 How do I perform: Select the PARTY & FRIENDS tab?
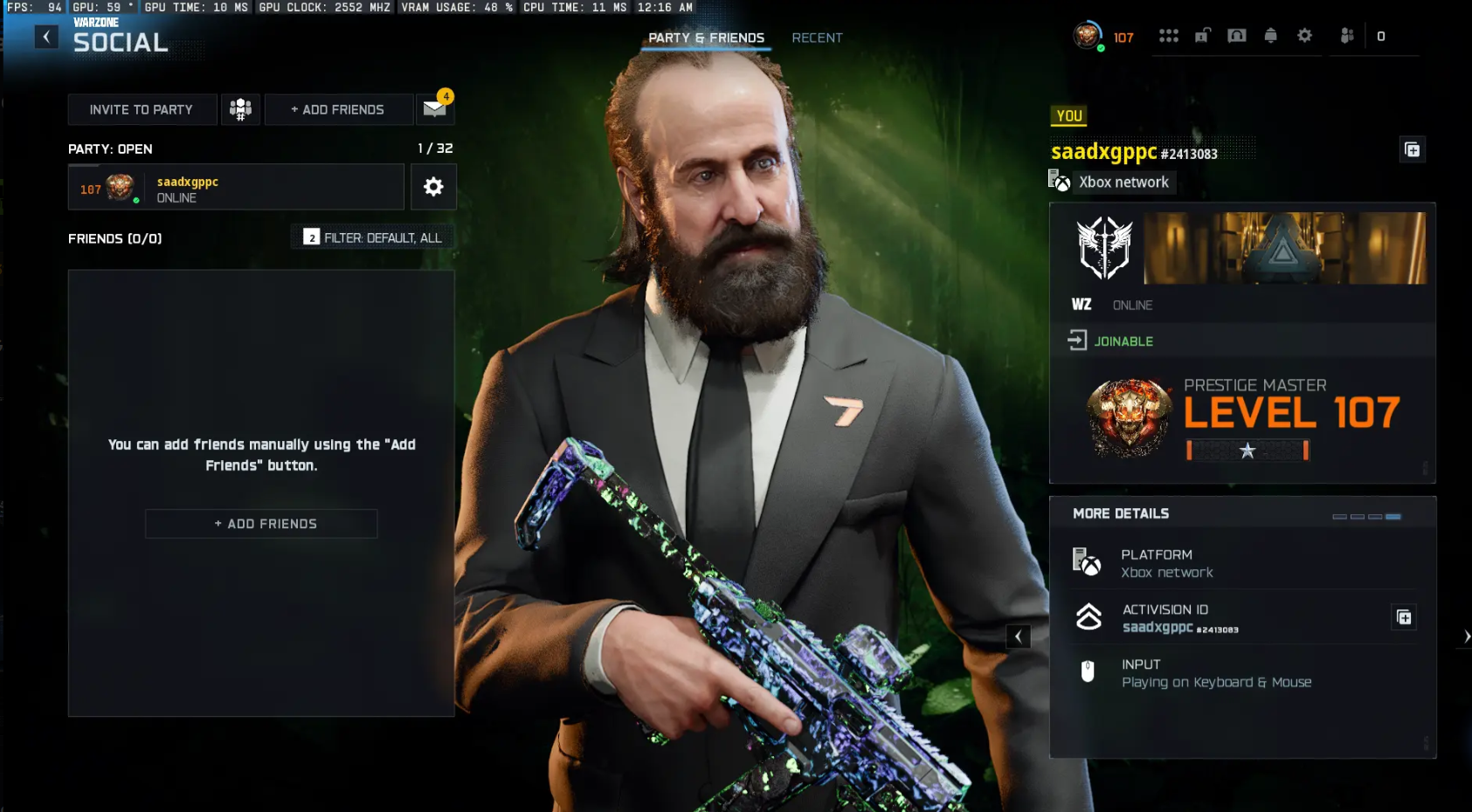click(x=705, y=38)
